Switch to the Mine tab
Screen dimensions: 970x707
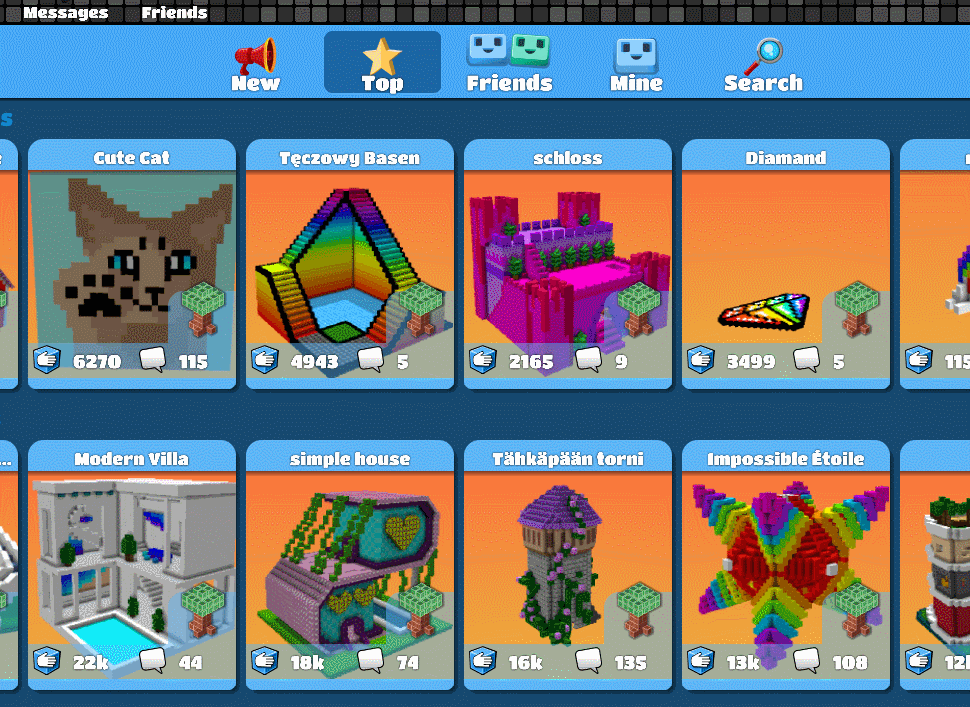[x=636, y=64]
